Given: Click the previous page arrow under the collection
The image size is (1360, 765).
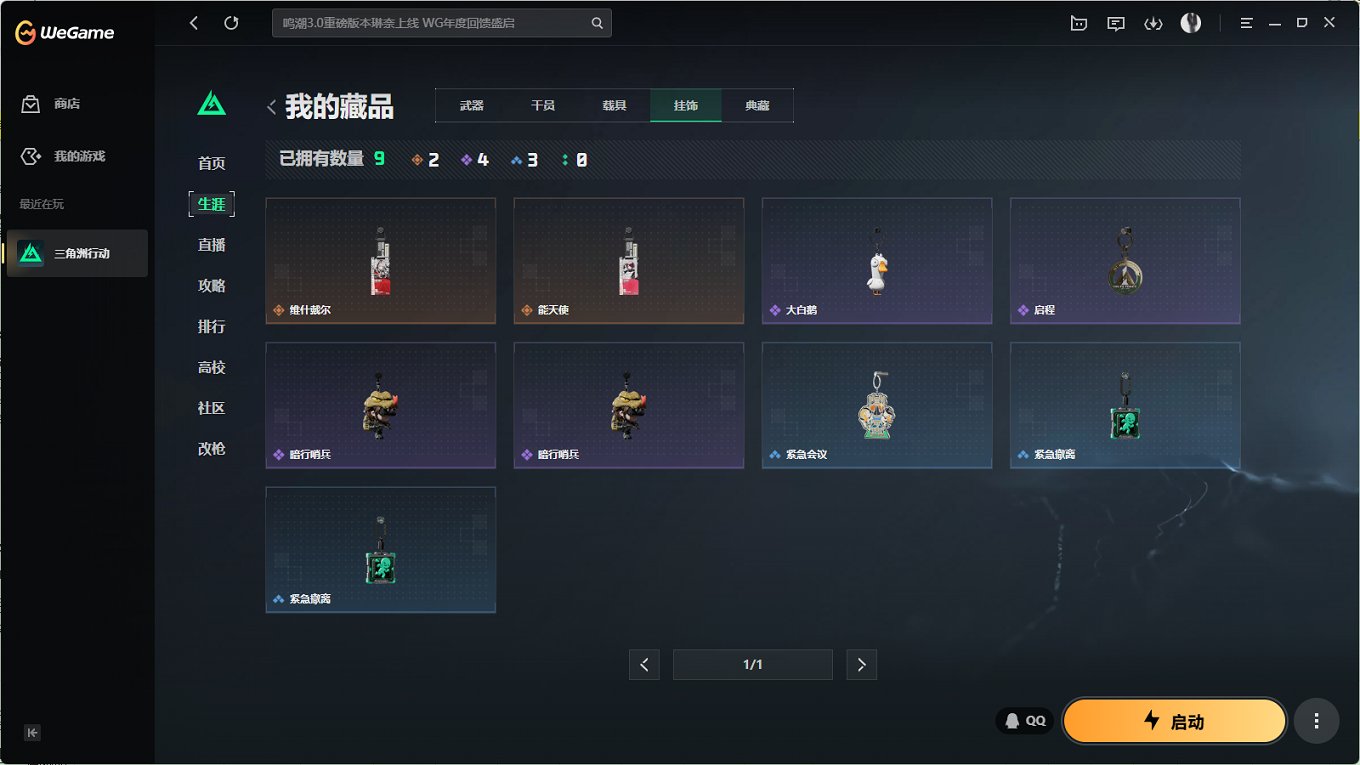Looking at the screenshot, I should [644, 664].
